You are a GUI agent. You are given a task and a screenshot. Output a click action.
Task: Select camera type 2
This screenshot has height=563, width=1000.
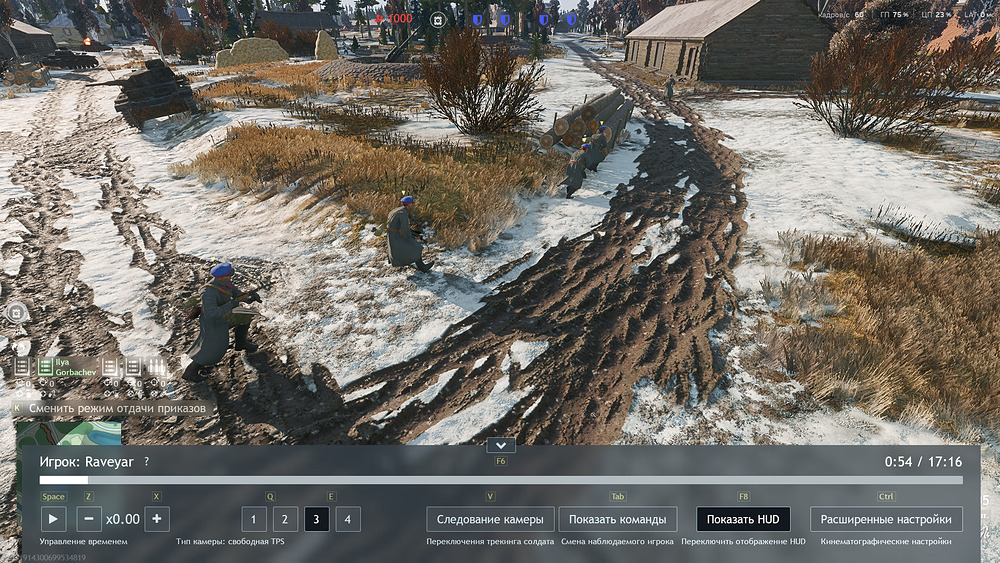[x=285, y=519]
